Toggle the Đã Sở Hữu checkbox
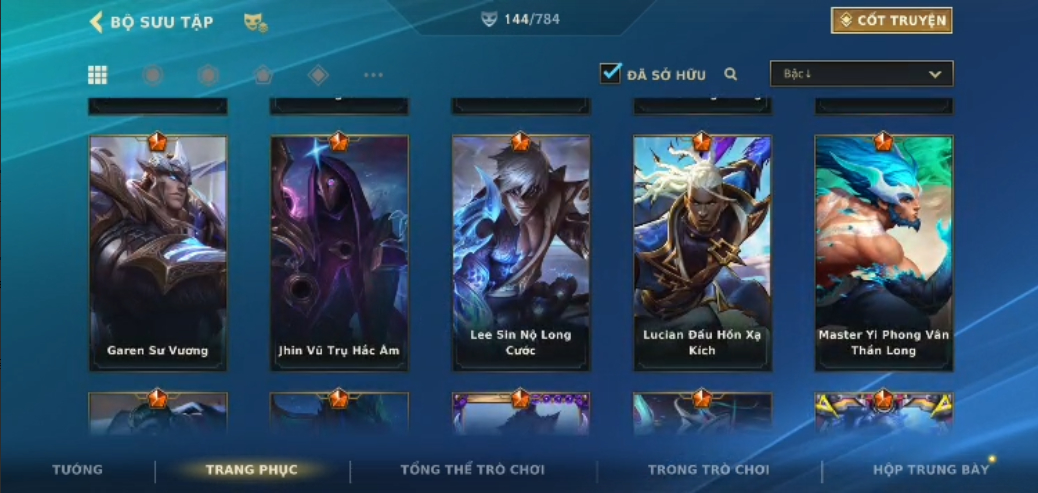This screenshot has width=1038, height=493. point(610,74)
